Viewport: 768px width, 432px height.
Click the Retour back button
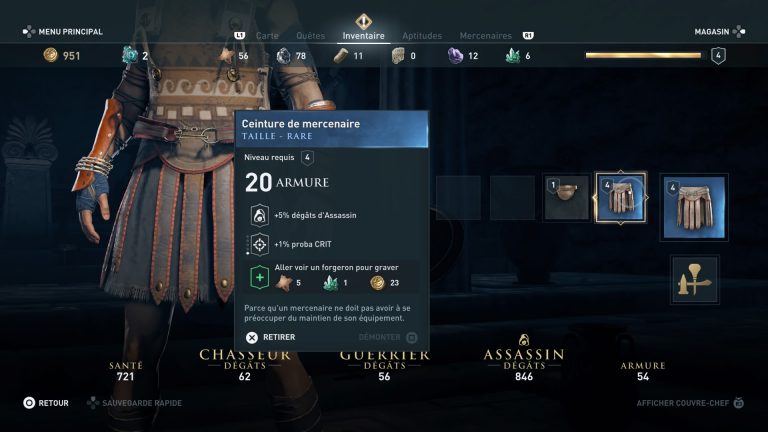click(x=46, y=403)
